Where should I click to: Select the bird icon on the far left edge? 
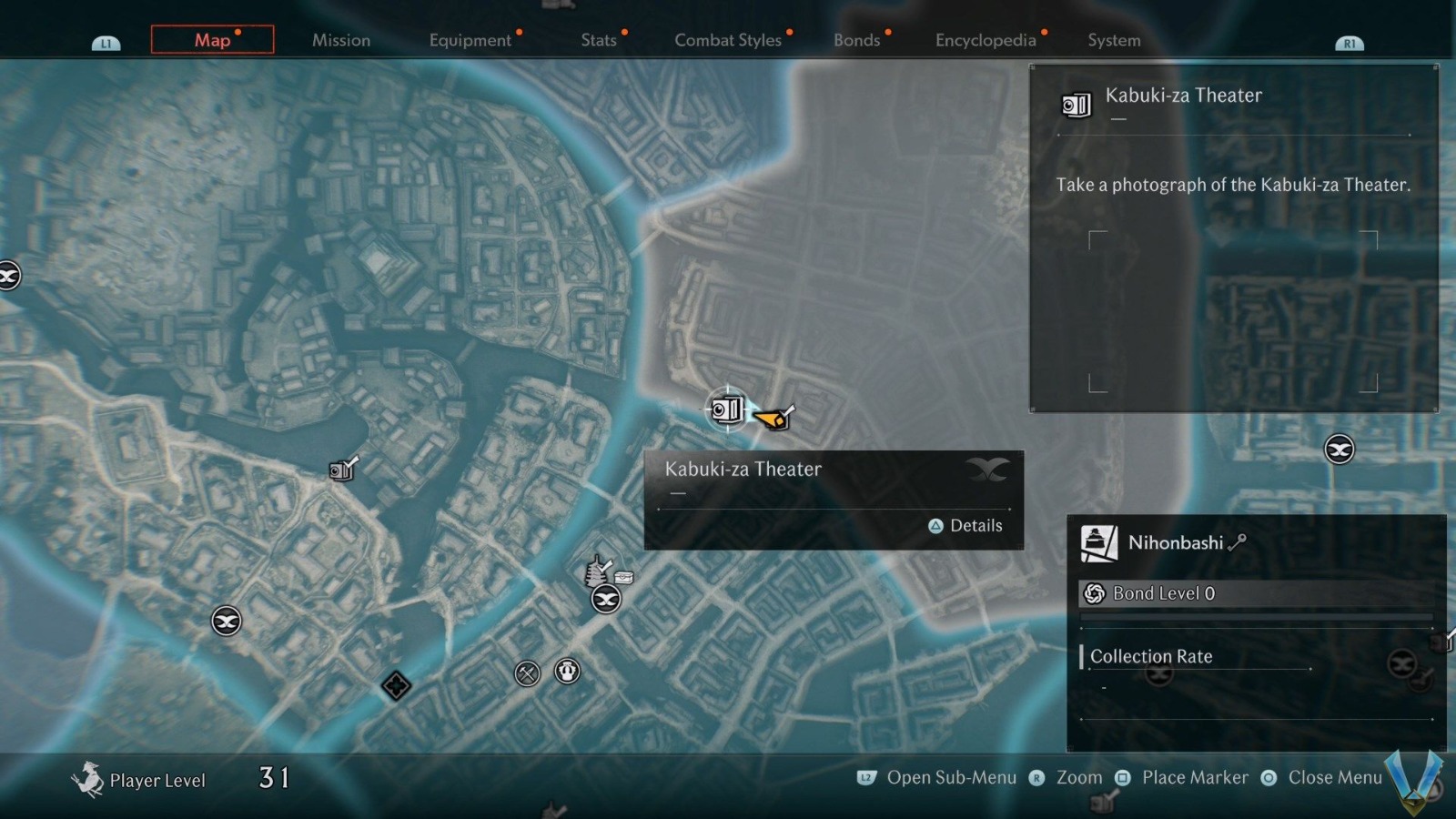9,275
